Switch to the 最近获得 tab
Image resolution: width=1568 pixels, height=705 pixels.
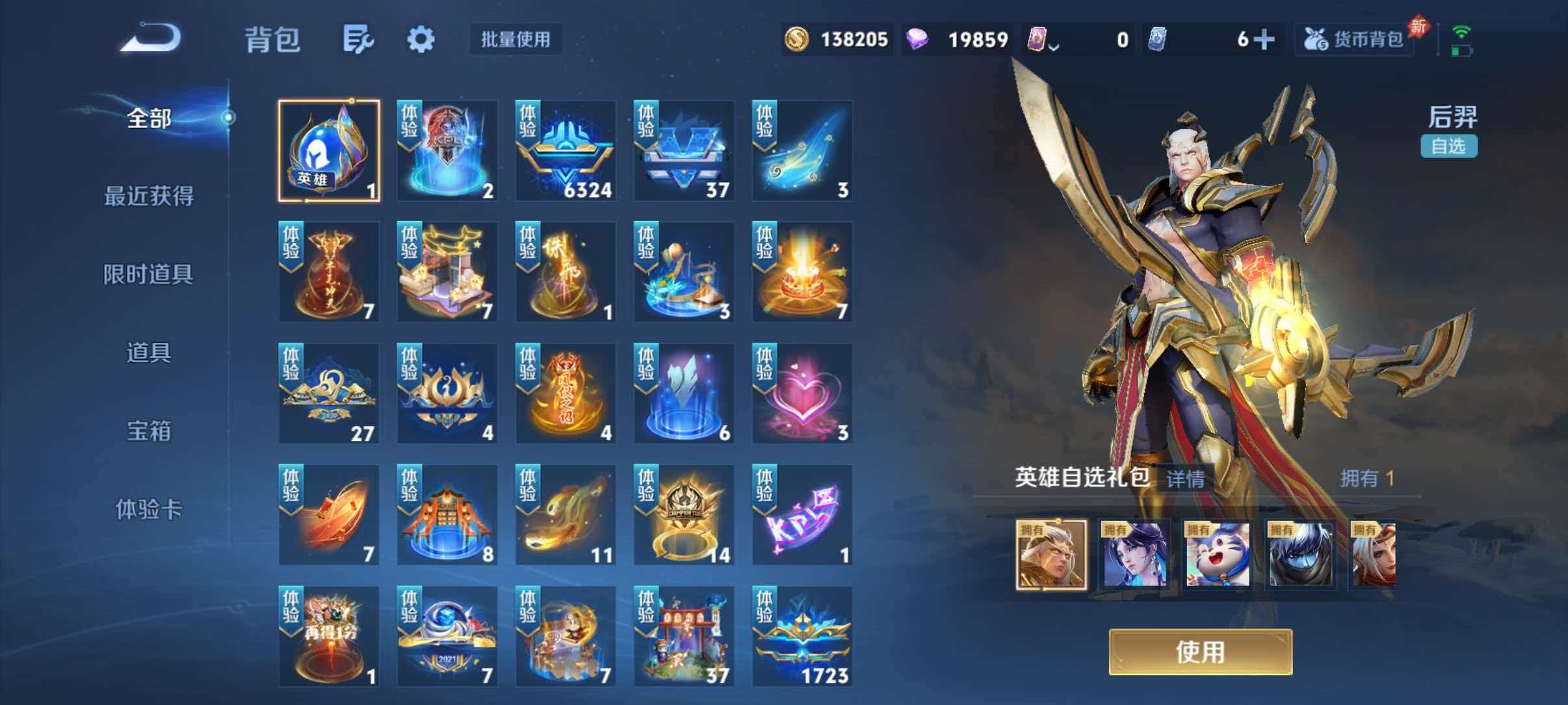point(151,196)
